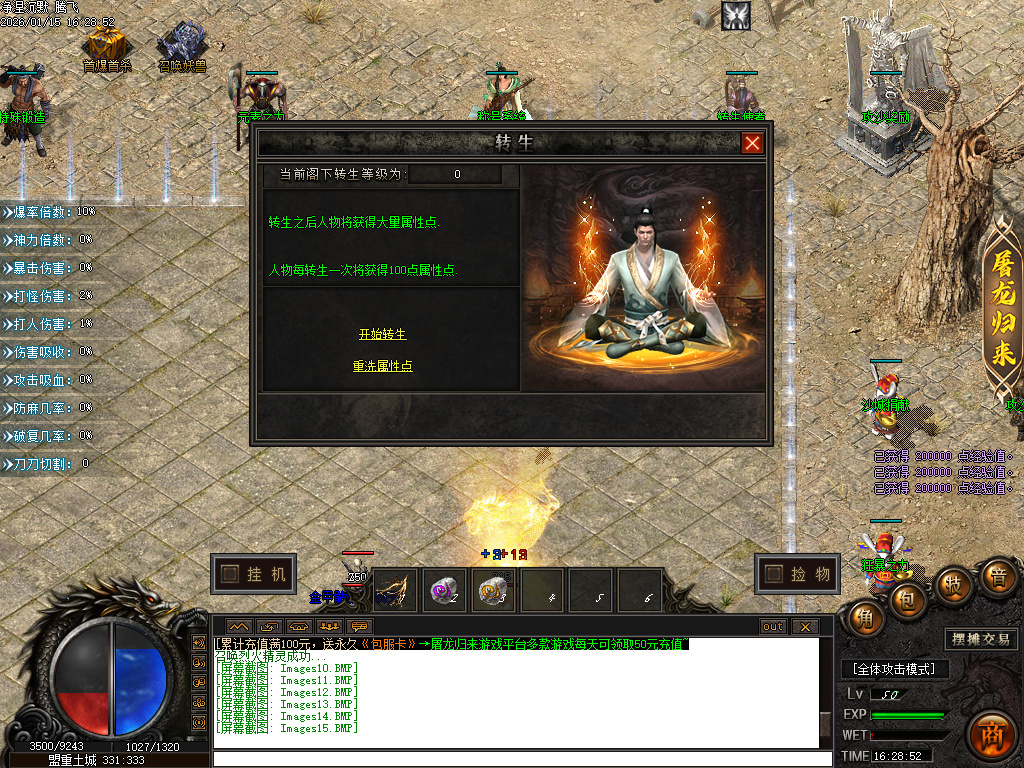The width and height of the screenshot is (1024, 768).
Task: Use the purple scroll in hotbar slot 2
Action: tap(444, 592)
